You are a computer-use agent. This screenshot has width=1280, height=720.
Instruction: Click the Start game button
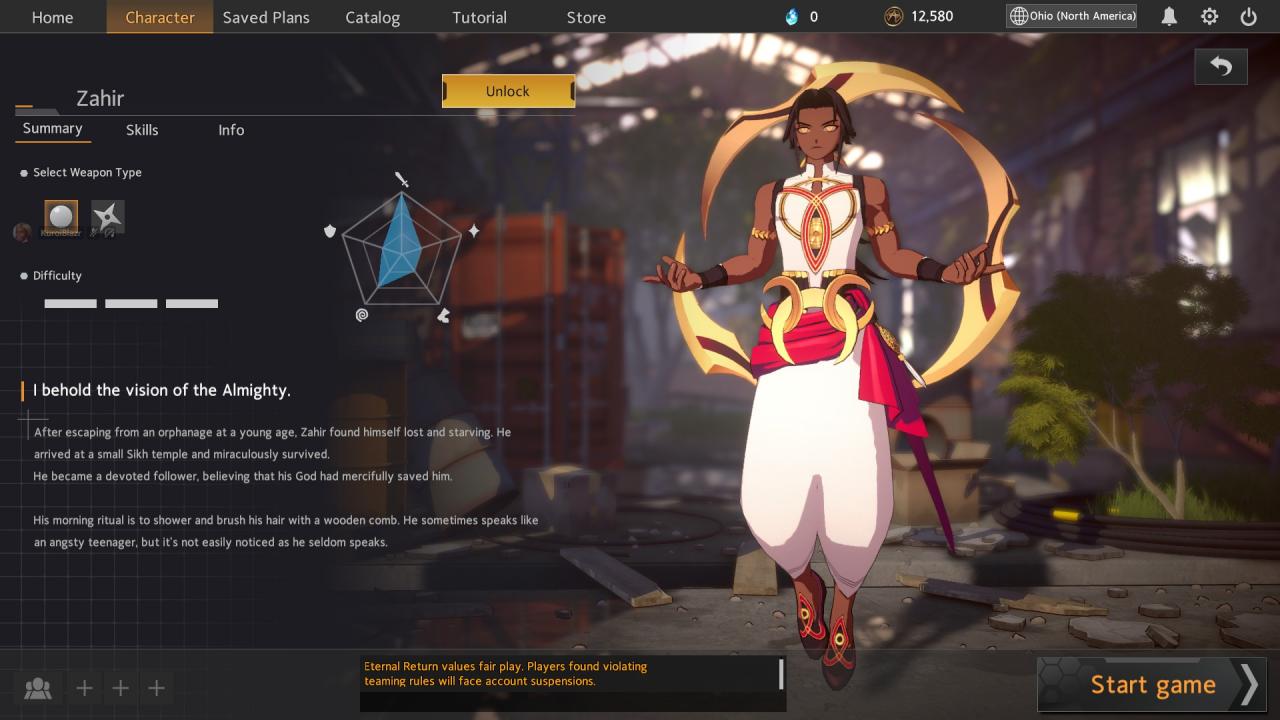coord(1152,685)
